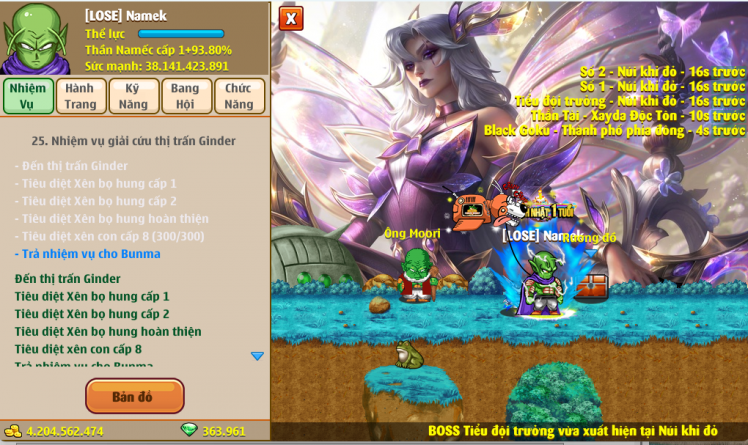Select the Kỹ Năng tab
The image size is (748, 445).
coord(133,96)
